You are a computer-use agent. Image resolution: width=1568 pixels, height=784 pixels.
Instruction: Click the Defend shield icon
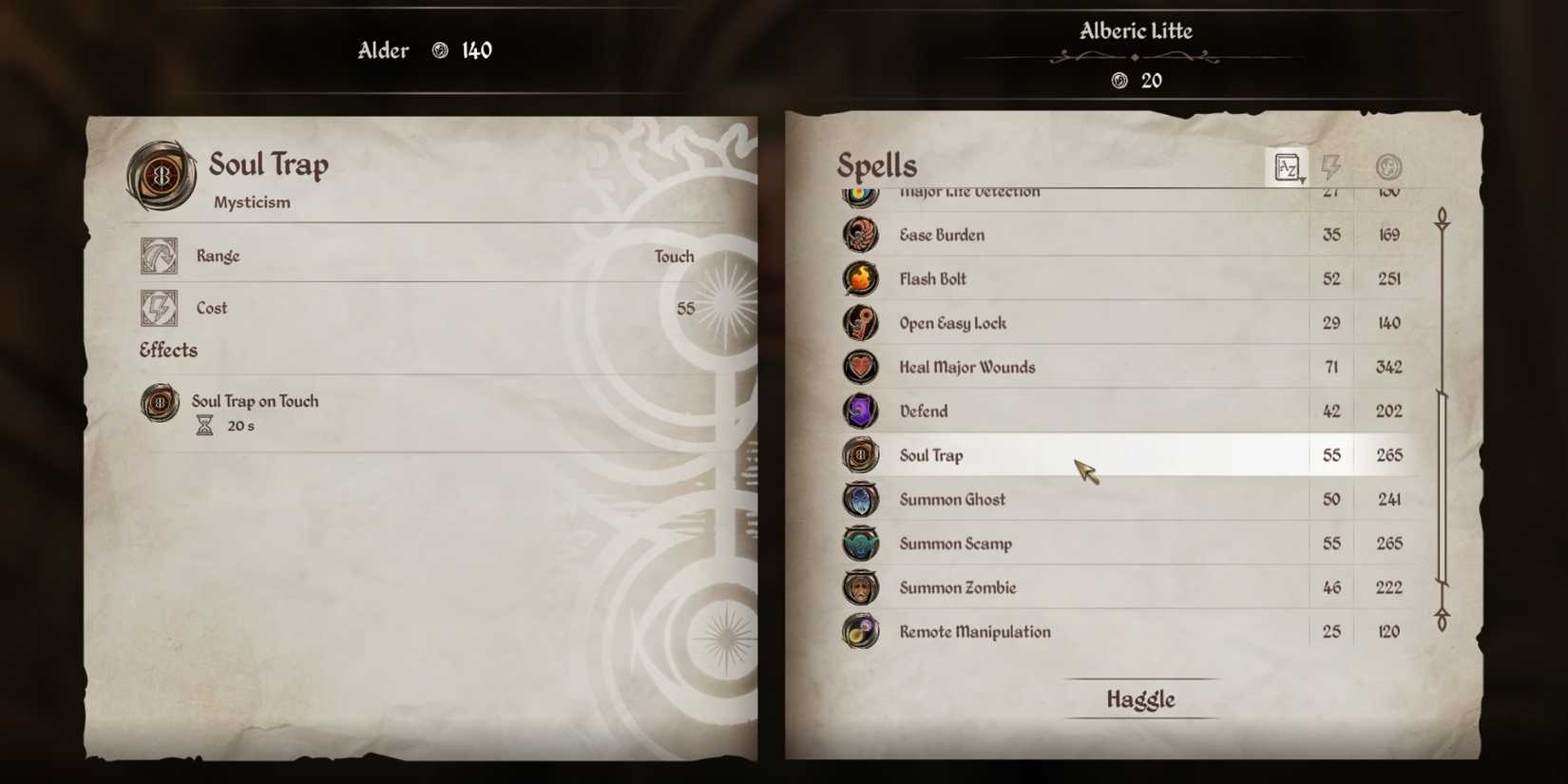tap(861, 411)
